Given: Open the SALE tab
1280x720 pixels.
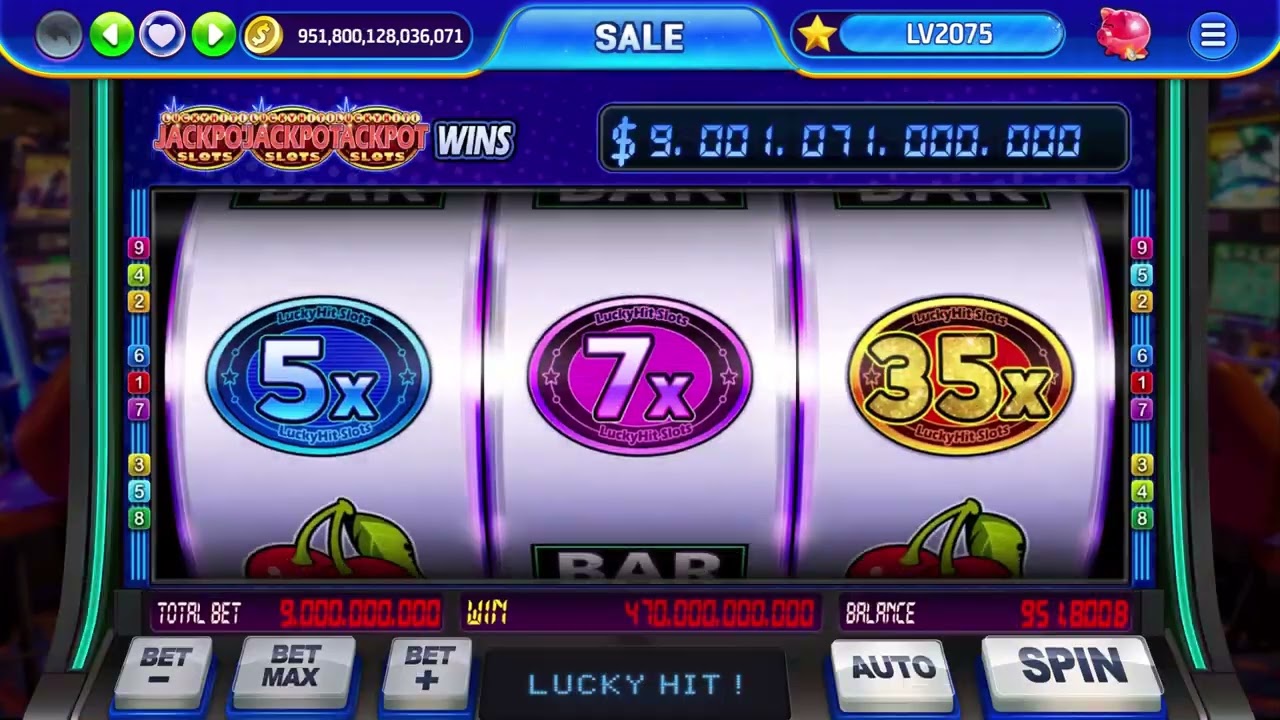Looking at the screenshot, I should point(639,38).
